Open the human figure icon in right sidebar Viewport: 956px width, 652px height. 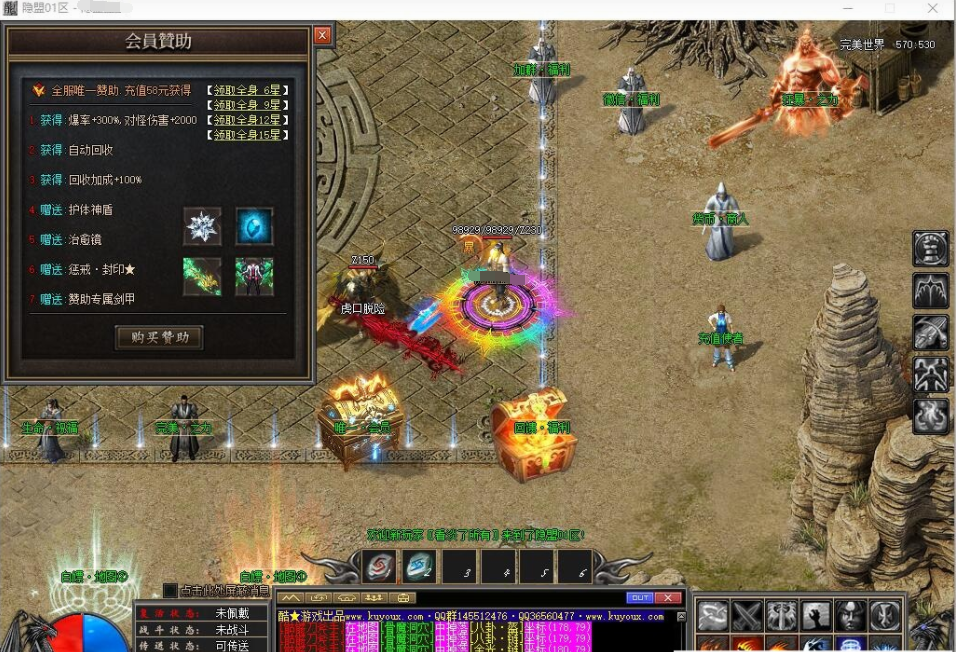point(931,374)
